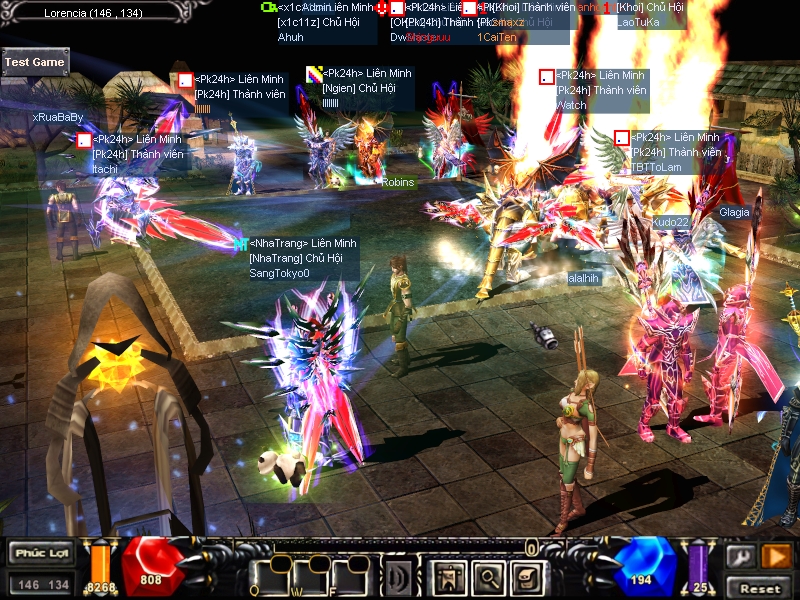This screenshot has width=800, height=600.
Task: Select the magnifying glass icon
Action: coord(486,576)
